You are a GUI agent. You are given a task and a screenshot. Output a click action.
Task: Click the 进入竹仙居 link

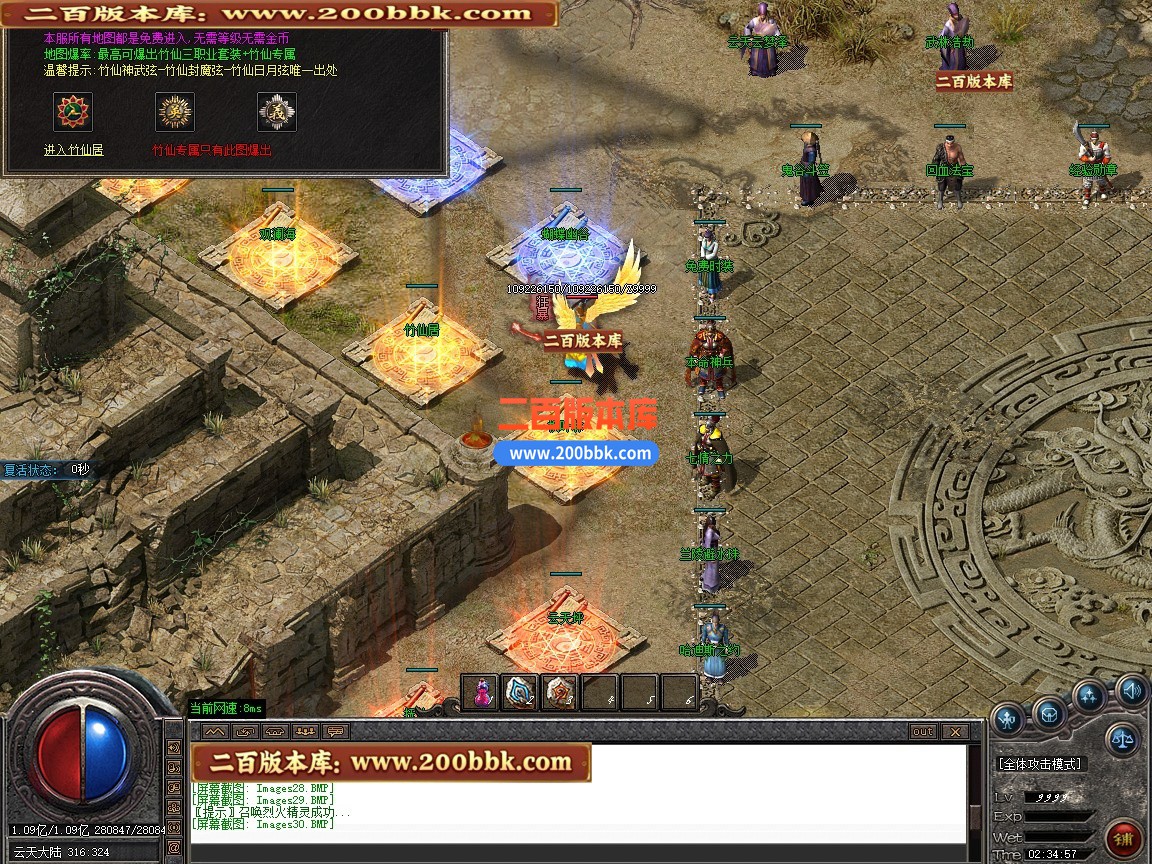pos(73,150)
